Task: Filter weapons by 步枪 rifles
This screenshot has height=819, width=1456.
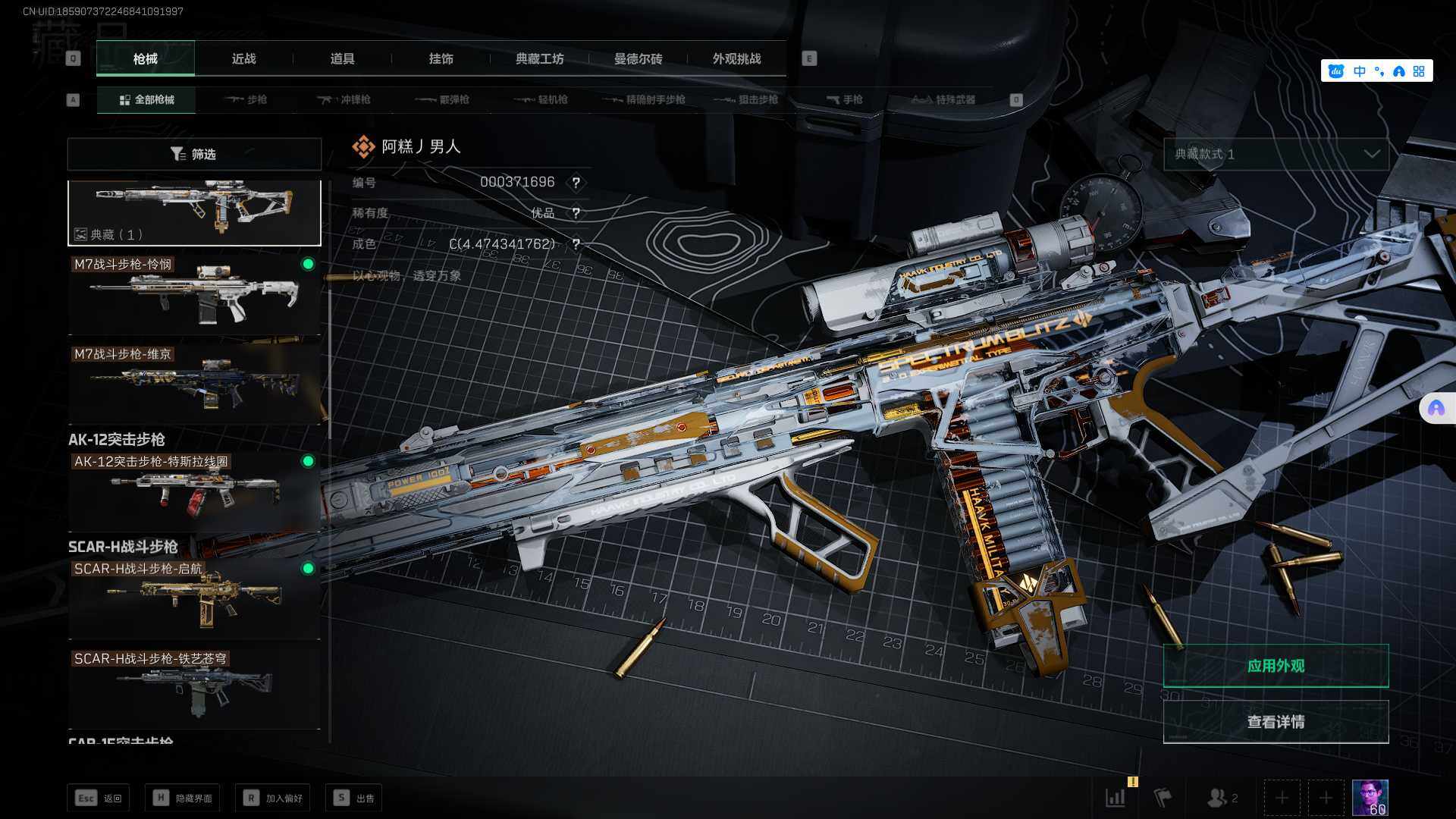Action: tap(246, 99)
